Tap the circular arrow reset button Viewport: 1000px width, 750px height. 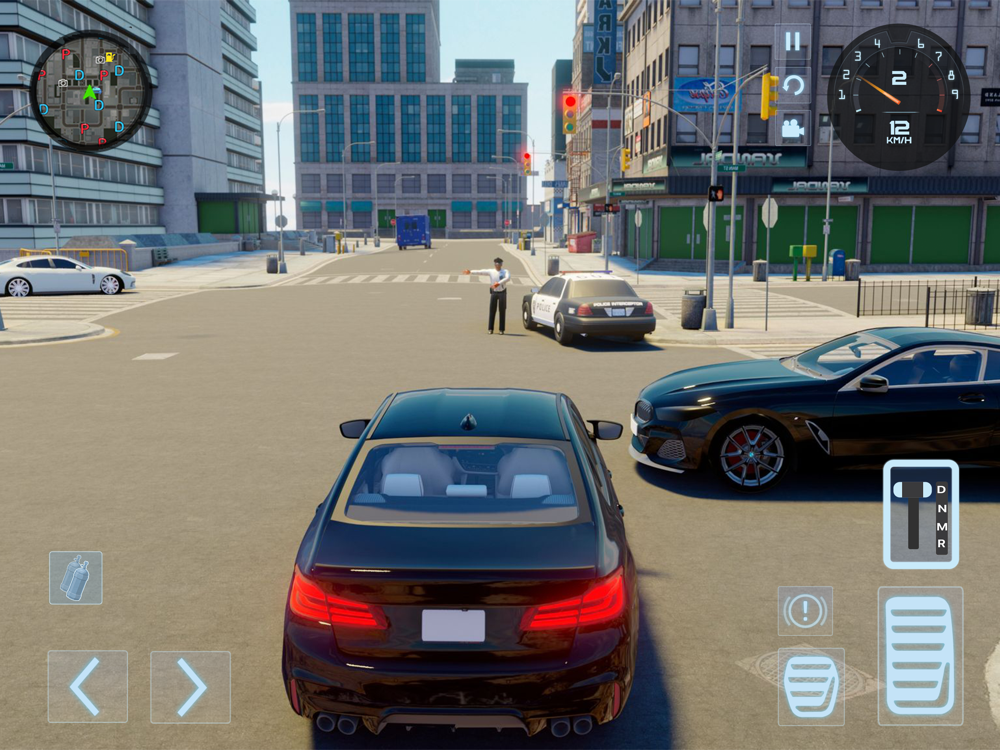(x=792, y=85)
